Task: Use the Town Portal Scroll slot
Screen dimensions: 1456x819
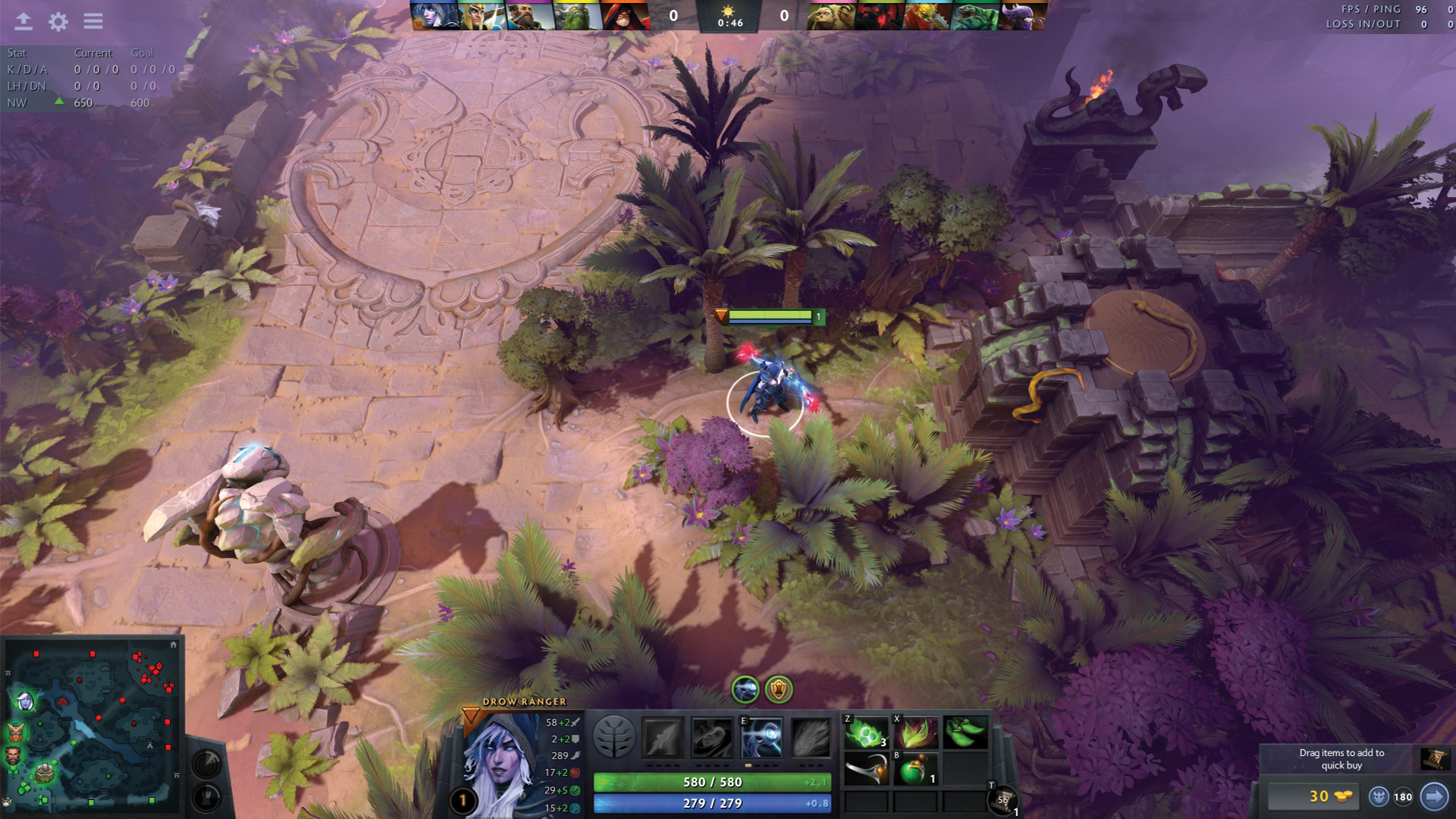Action: point(1003,799)
